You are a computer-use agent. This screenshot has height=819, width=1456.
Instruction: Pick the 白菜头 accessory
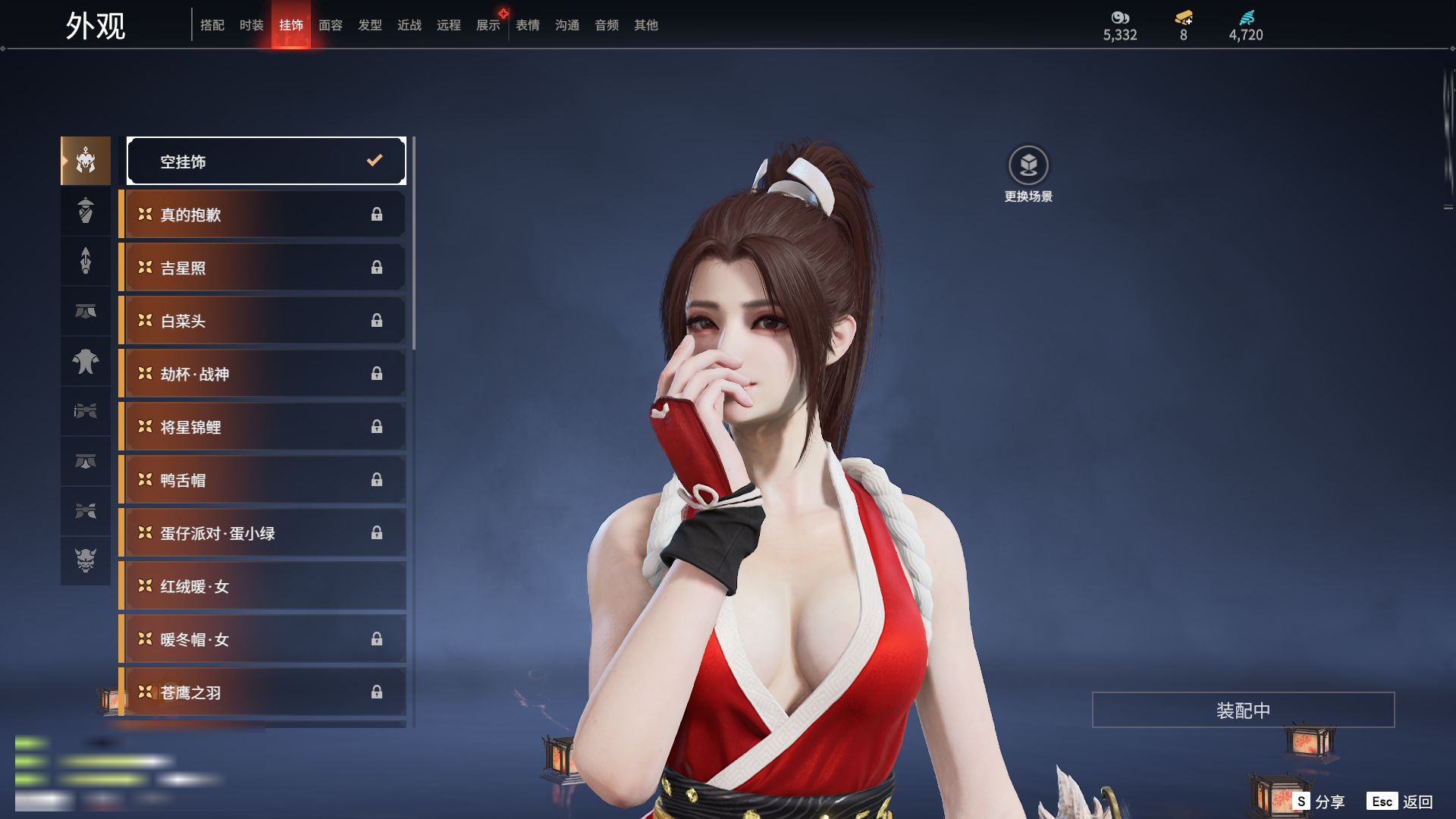262,321
